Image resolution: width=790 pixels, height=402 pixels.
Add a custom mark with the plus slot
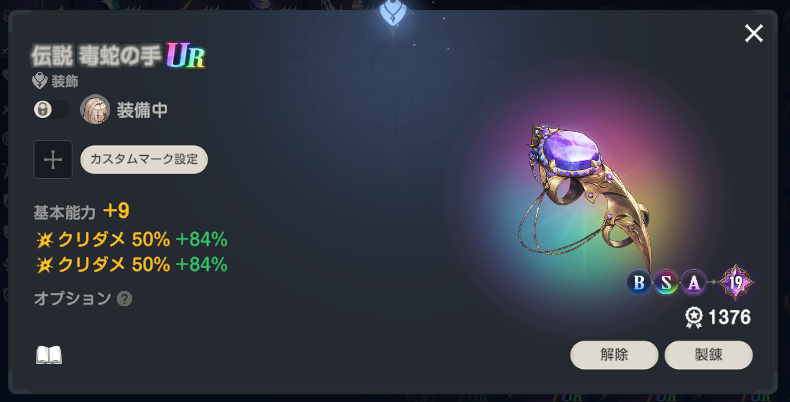[53, 159]
